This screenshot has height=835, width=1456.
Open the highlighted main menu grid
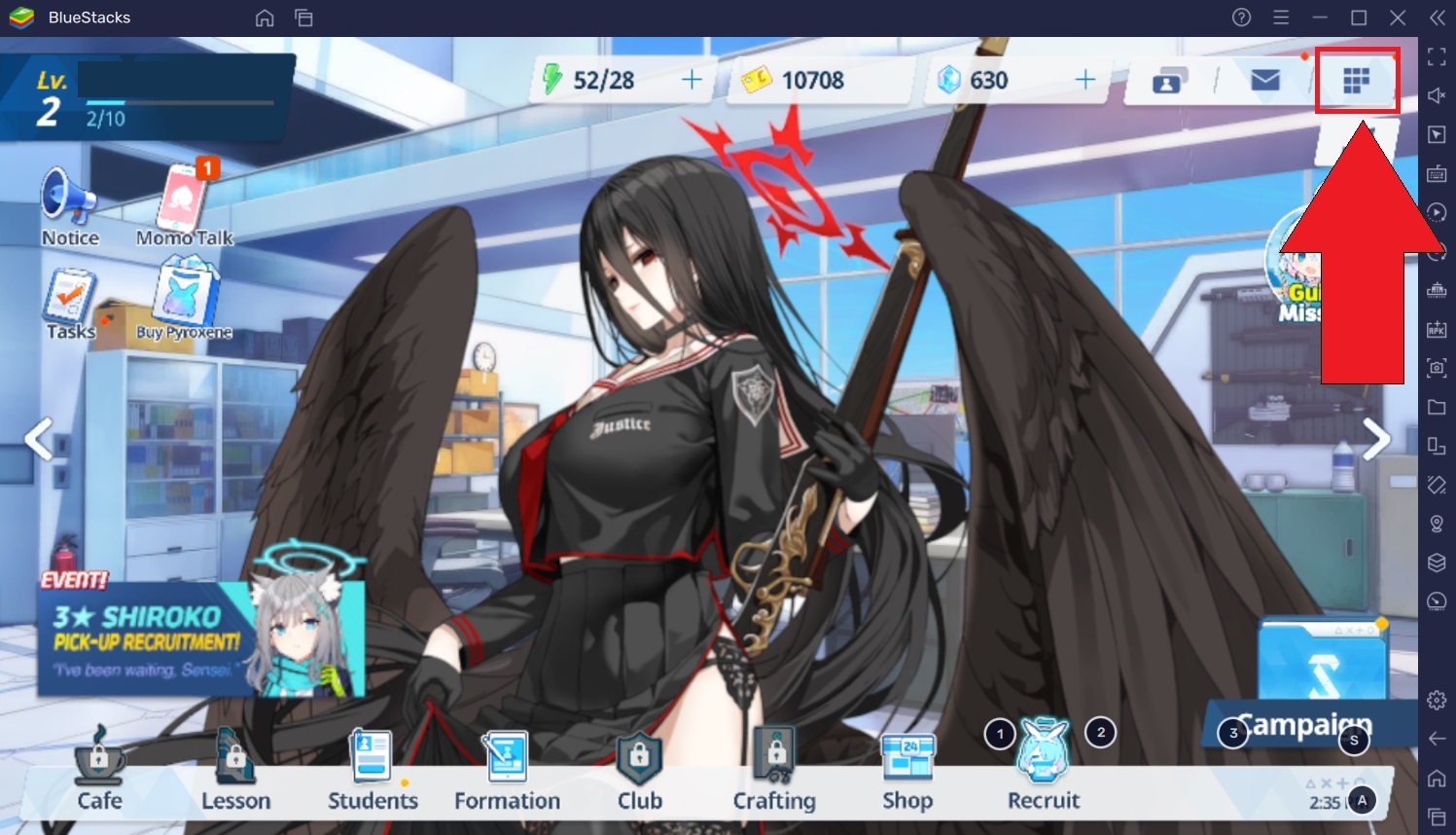coord(1358,82)
